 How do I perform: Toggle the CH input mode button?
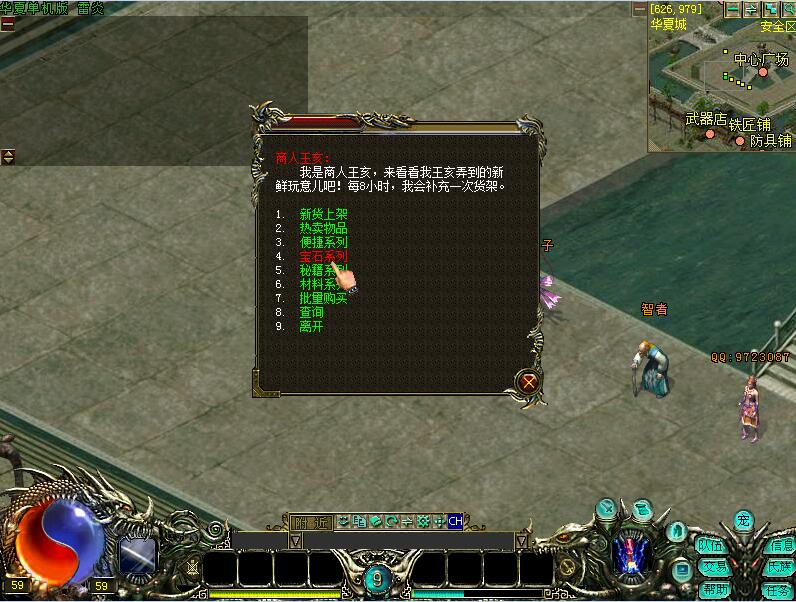pos(455,521)
